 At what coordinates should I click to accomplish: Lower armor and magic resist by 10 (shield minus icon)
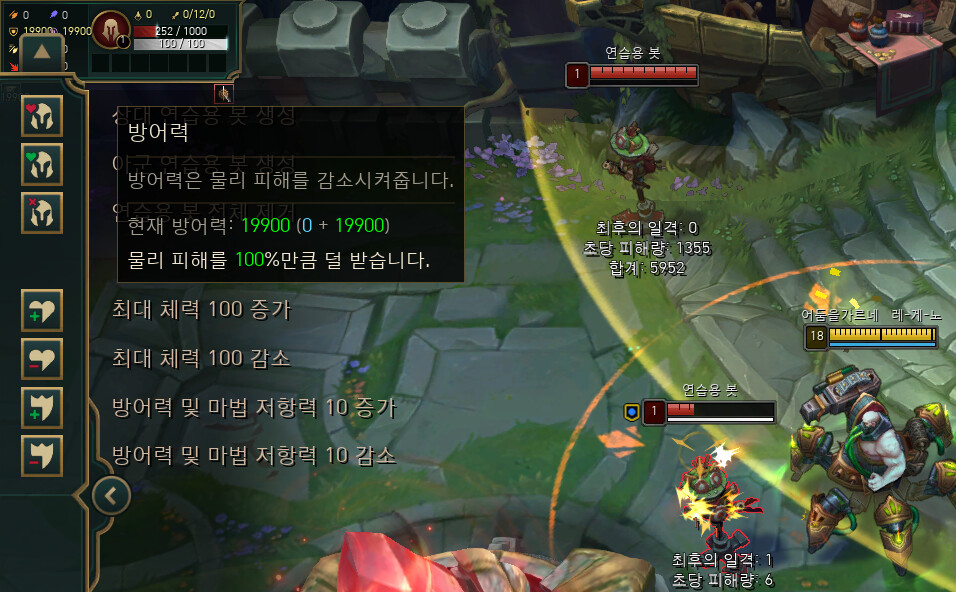click(42, 455)
